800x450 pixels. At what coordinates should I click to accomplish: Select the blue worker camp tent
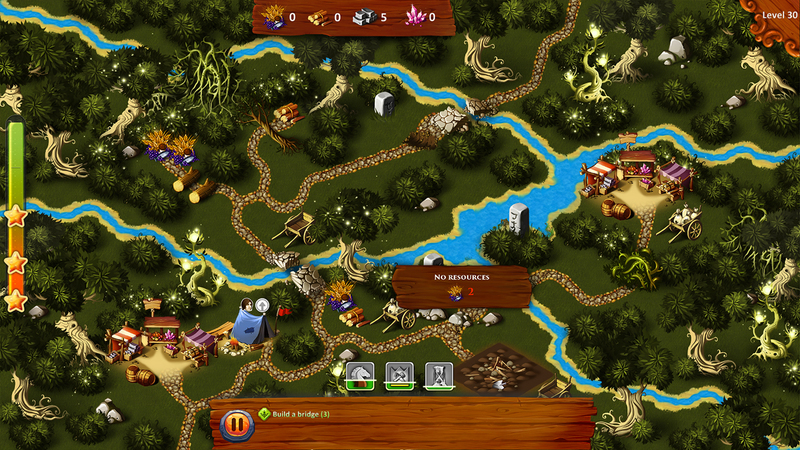click(x=249, y=327)
